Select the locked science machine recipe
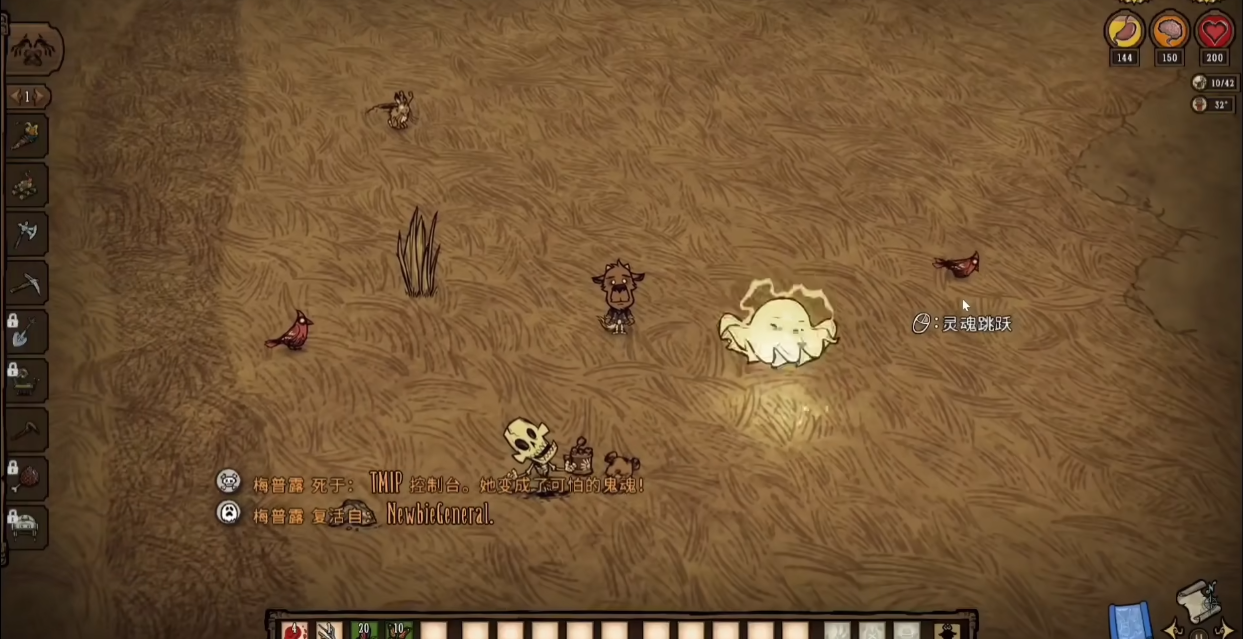Image resolution: width=1243 pixels, height=639 pixels. [x=27, y=380]
